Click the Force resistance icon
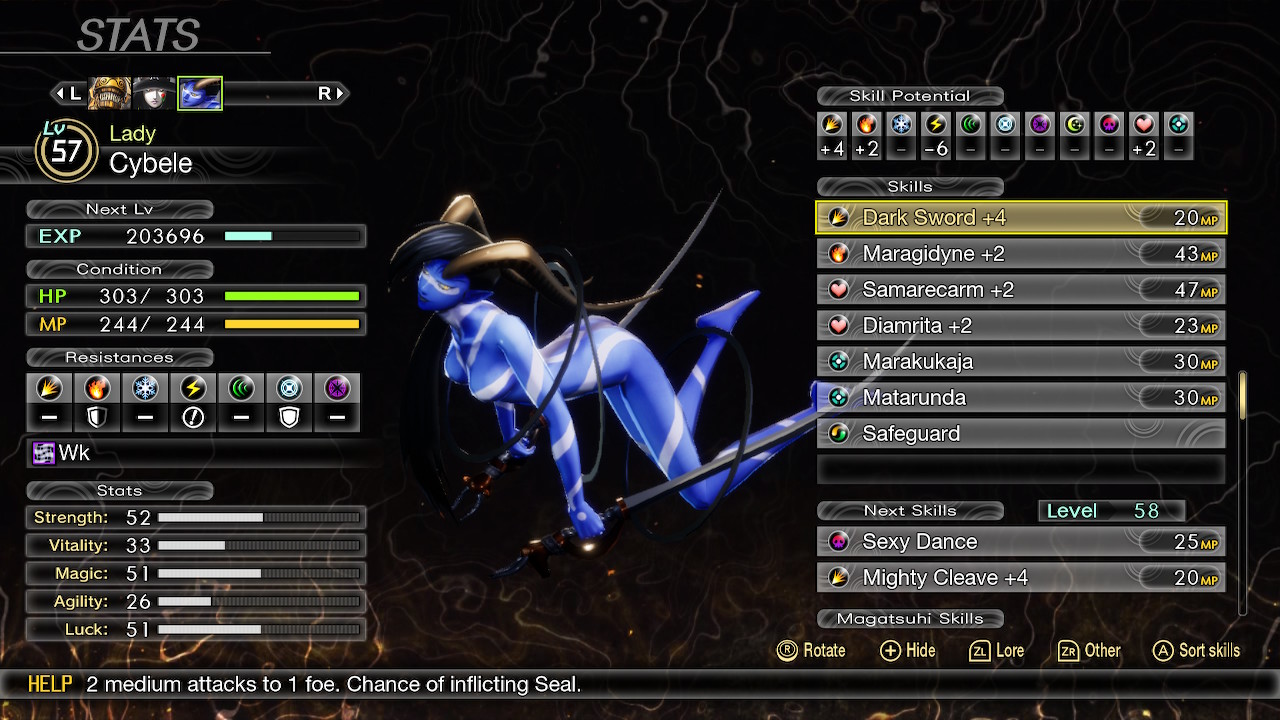The width and height of the screenshot is (1280, 720). tap(240, 389)
